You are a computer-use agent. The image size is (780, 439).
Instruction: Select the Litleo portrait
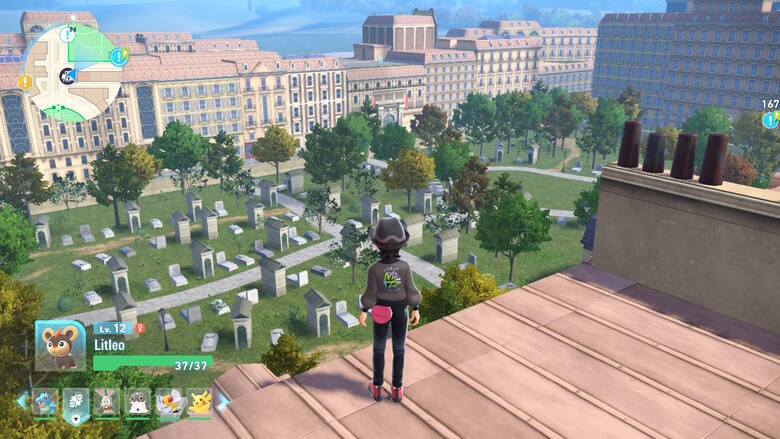59,345
